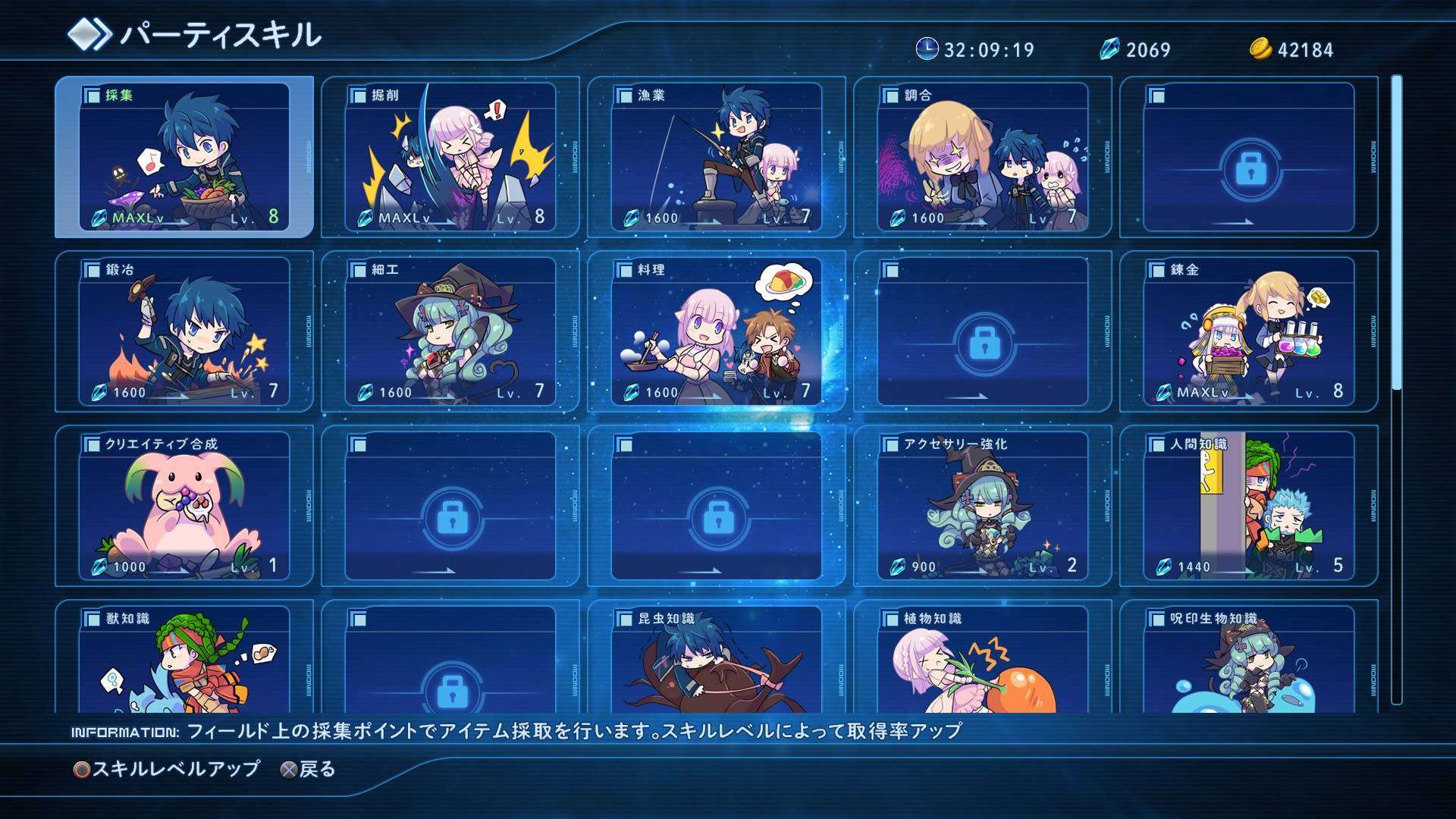Select the 錬金 alchemy skill card
The height and width of the screenshot is (819, 1456).
1249,331
